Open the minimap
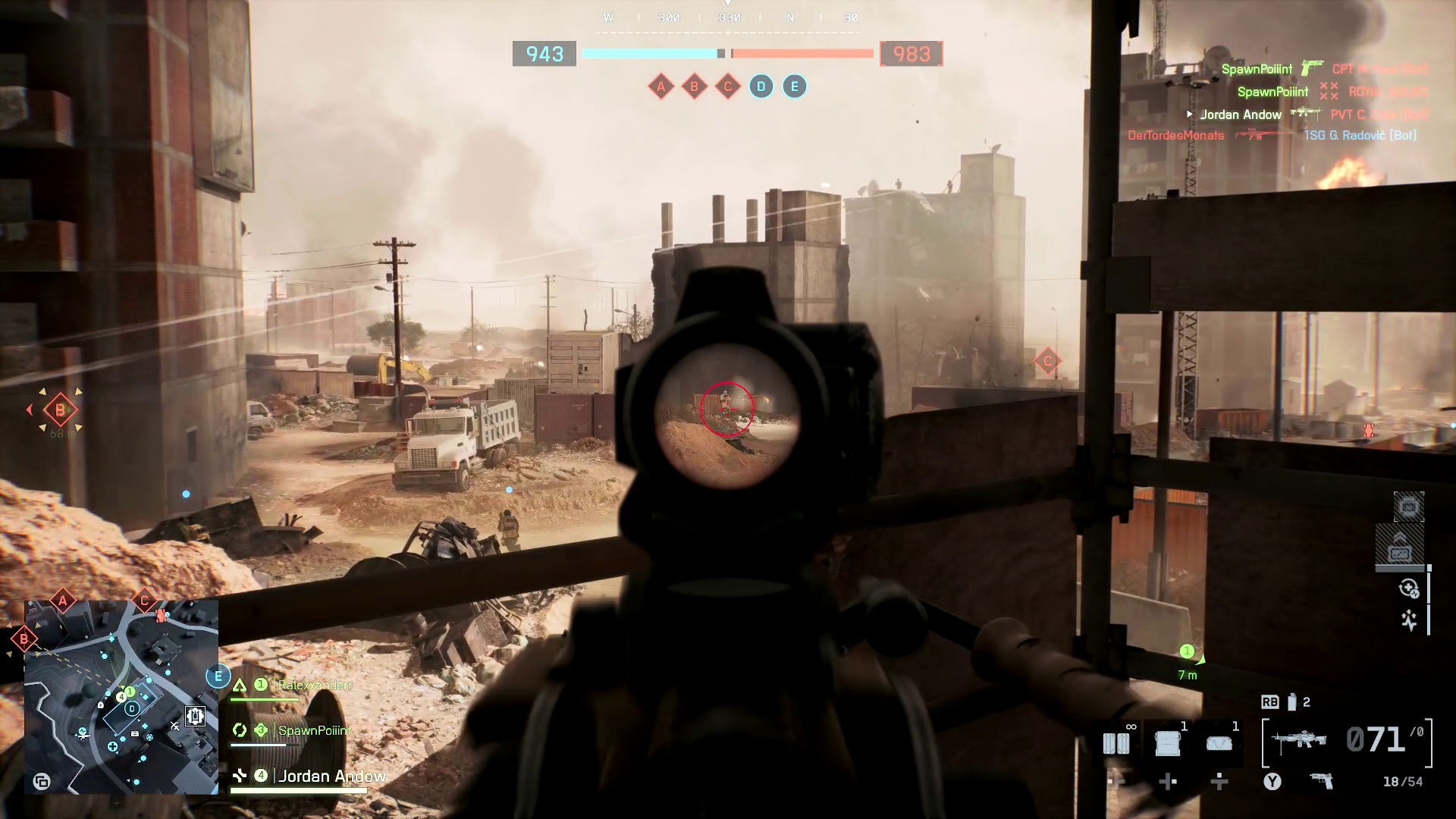 [121, 697]
